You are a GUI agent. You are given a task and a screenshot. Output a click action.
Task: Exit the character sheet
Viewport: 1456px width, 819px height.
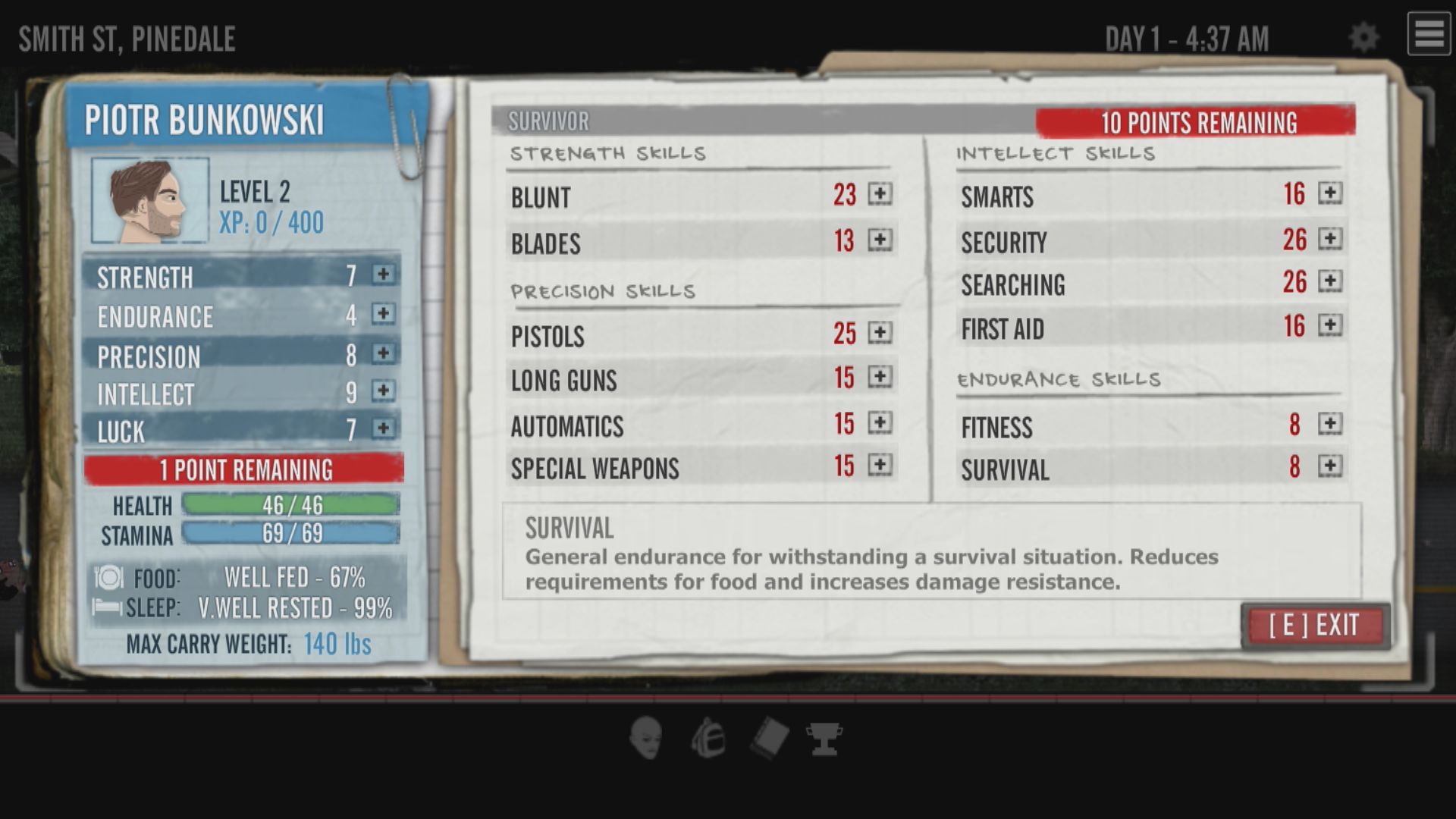[1314, 626]
